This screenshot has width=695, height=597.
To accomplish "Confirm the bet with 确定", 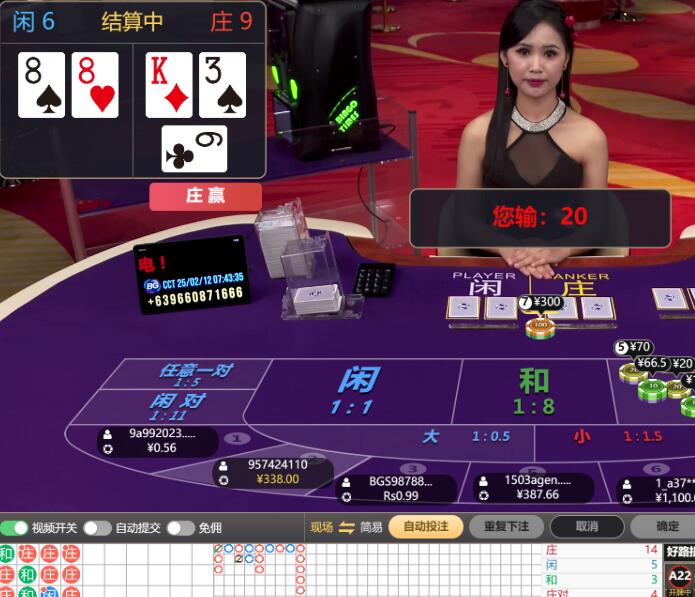I will 666,527.
